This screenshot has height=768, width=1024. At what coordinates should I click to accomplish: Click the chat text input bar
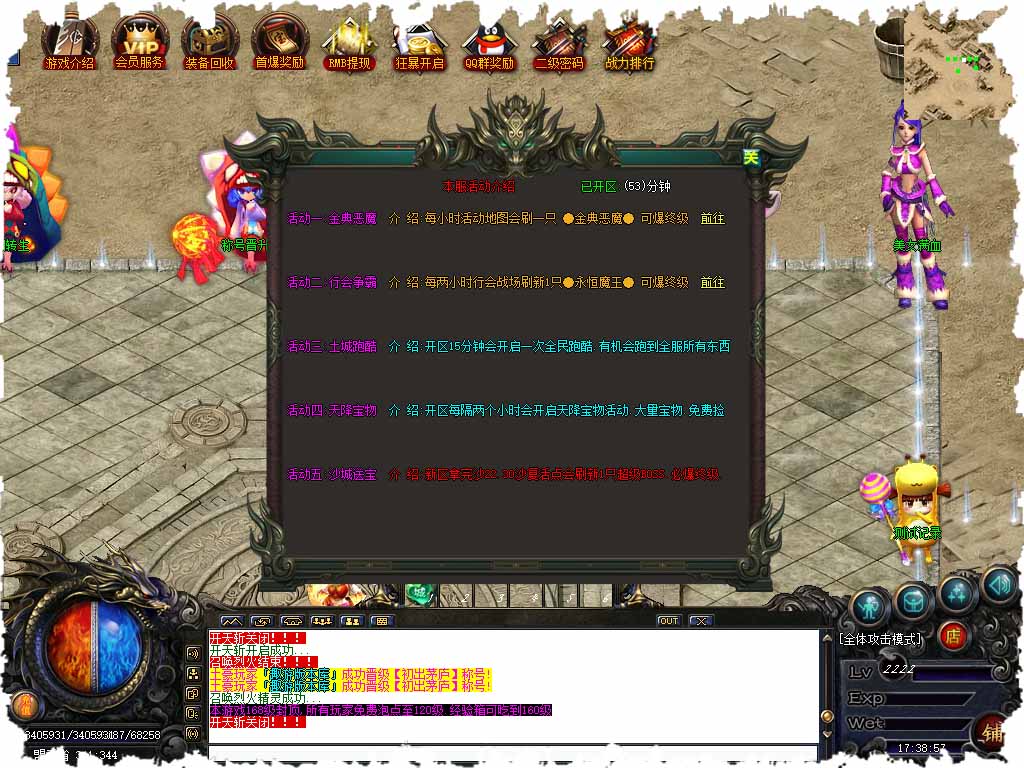pos(512,753)
